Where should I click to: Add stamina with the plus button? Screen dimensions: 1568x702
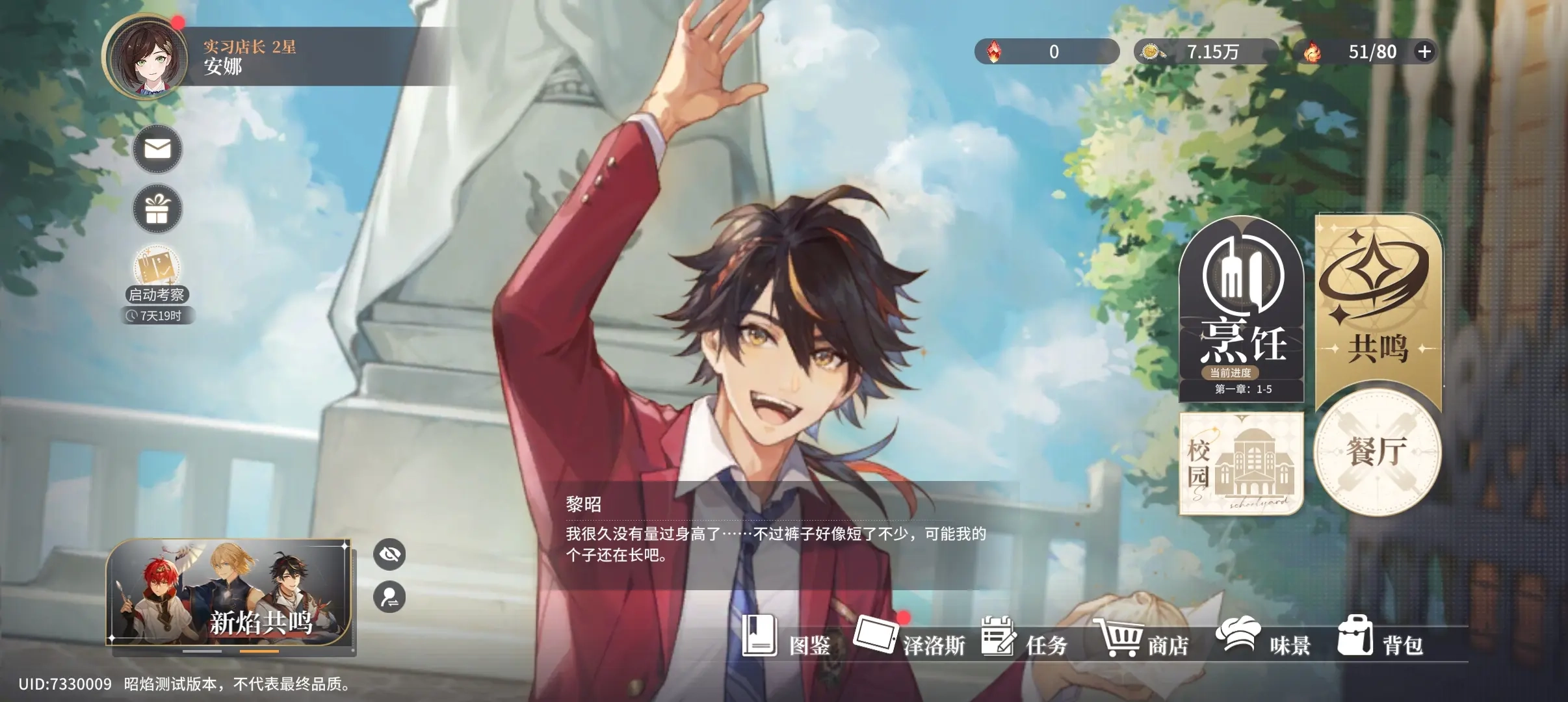1424,52
